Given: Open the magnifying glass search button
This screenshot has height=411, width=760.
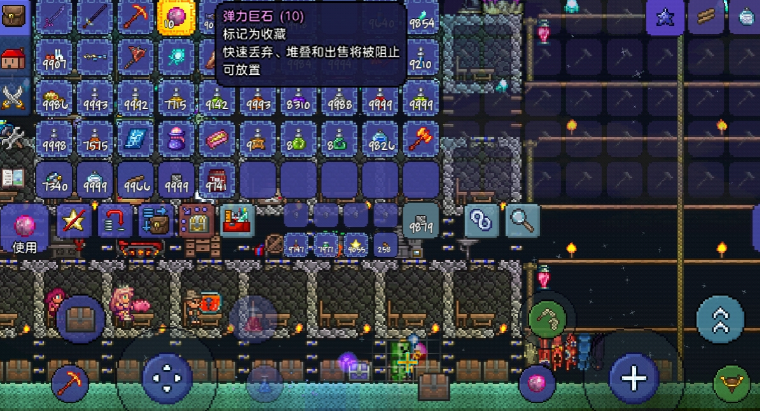Looking at the screenshot, I should click(x=521, y=220).
